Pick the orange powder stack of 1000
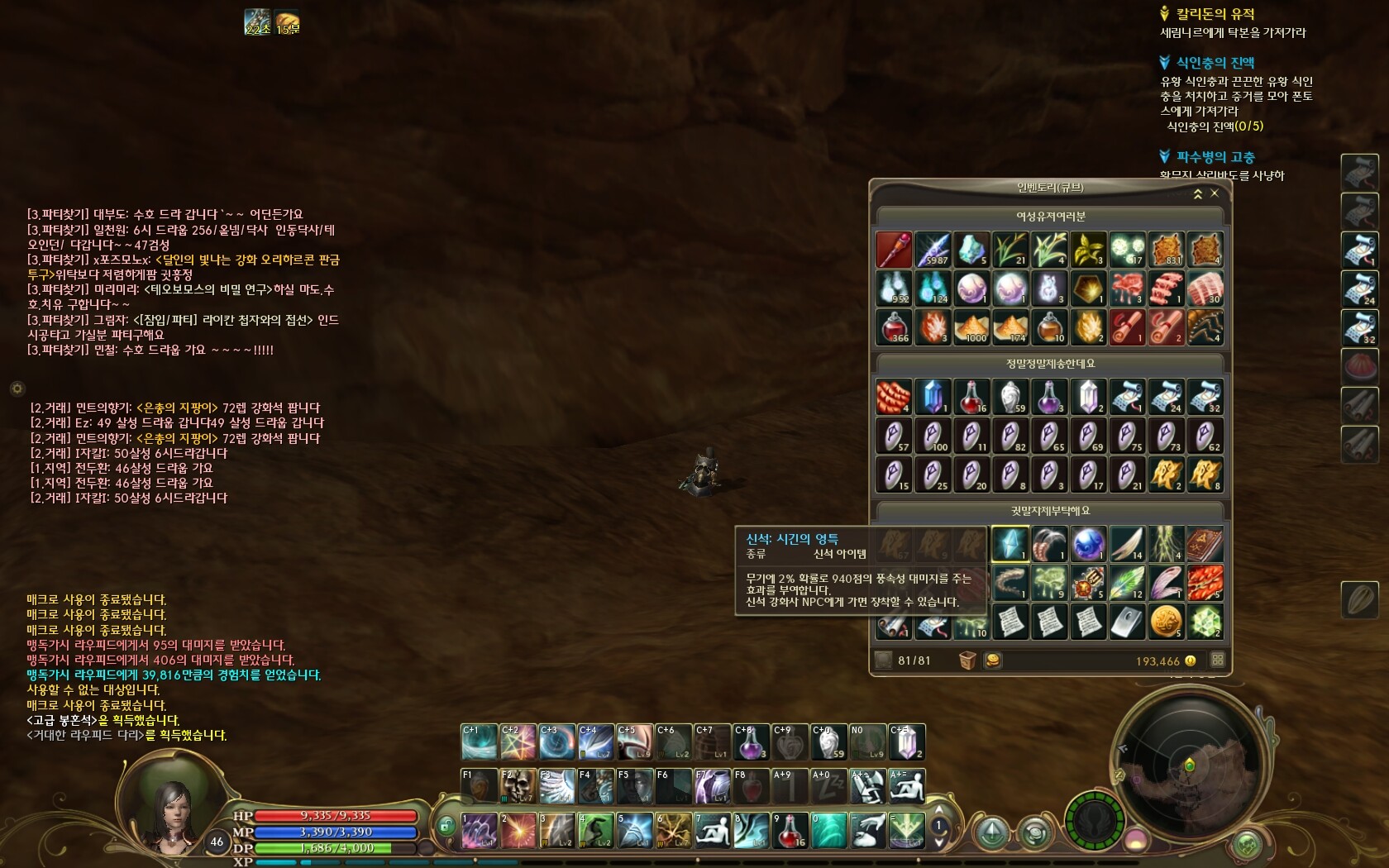 [x=971, y=327]
